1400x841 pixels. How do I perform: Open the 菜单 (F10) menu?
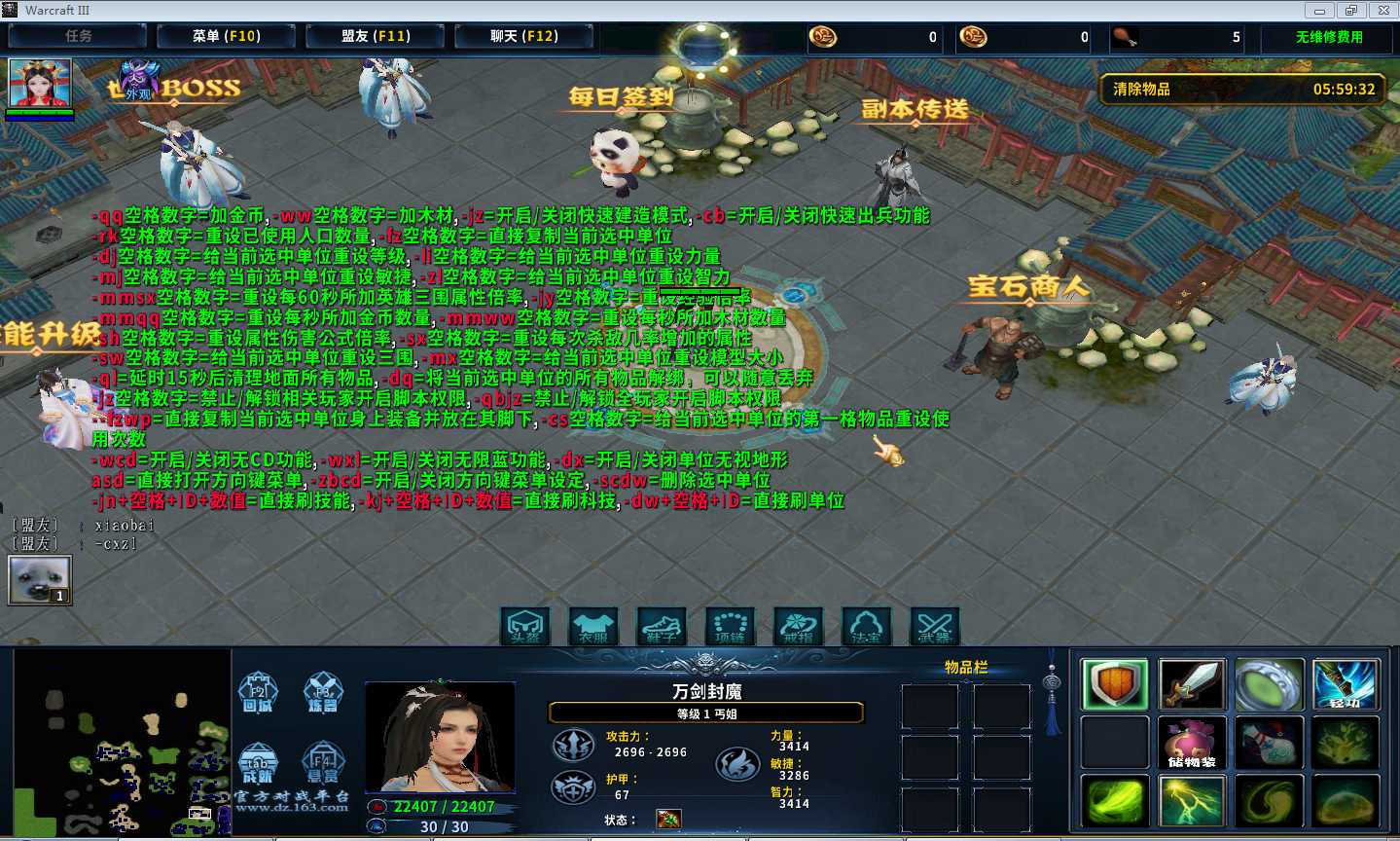(x=226, y=37)
